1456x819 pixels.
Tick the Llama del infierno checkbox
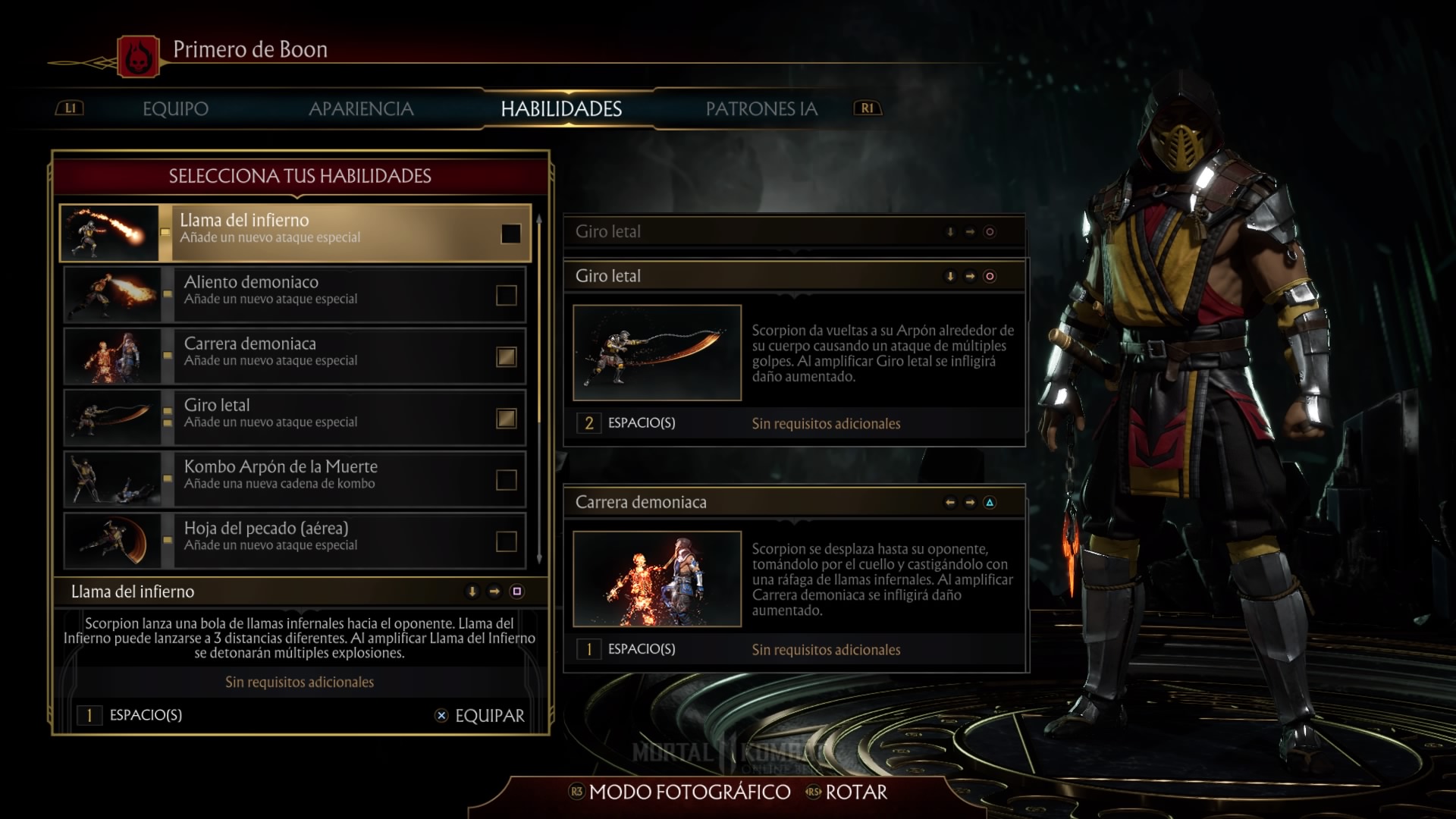[x=510, y=234]
